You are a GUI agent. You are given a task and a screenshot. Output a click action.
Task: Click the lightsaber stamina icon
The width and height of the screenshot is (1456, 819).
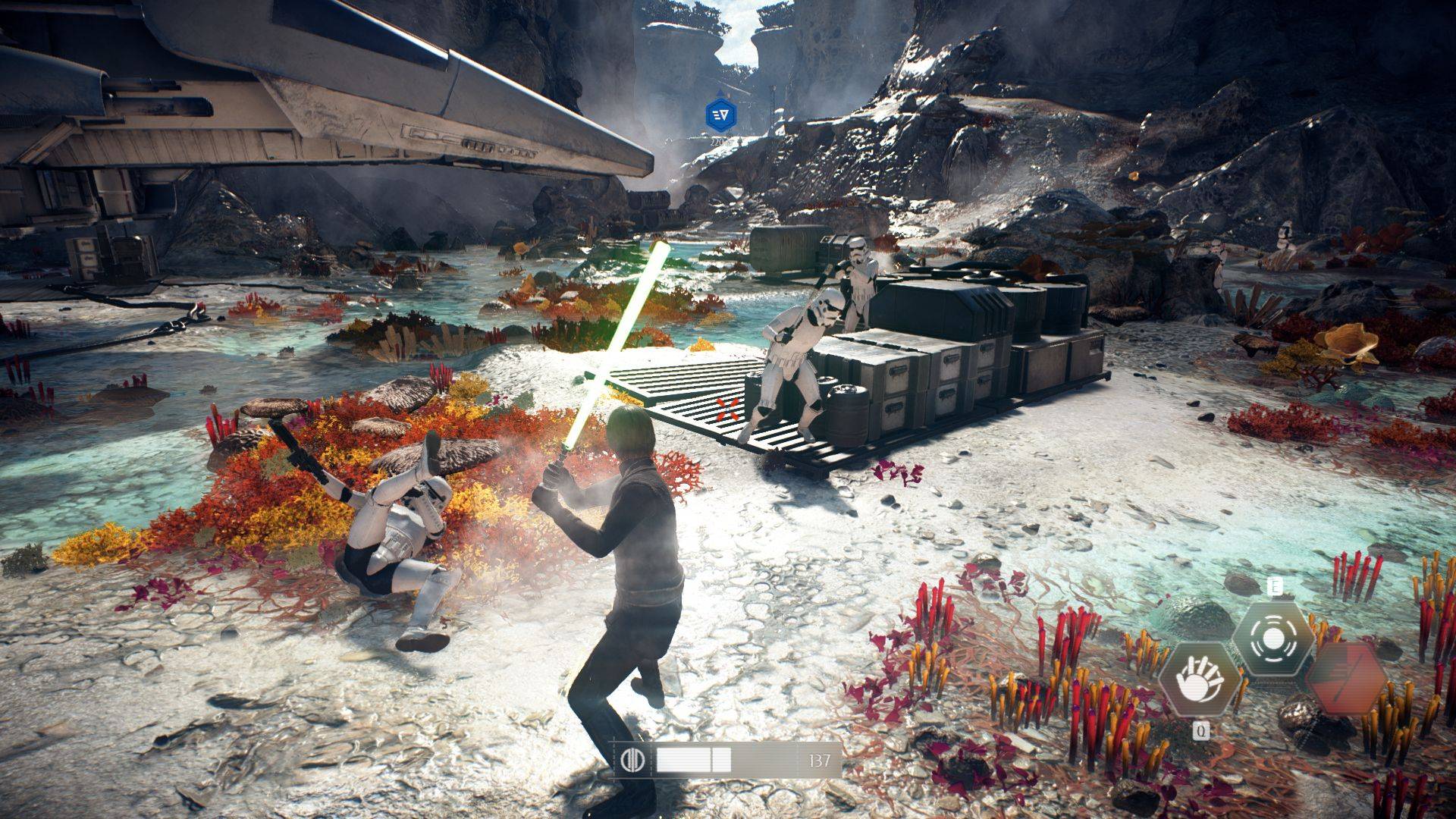(630, 760)
